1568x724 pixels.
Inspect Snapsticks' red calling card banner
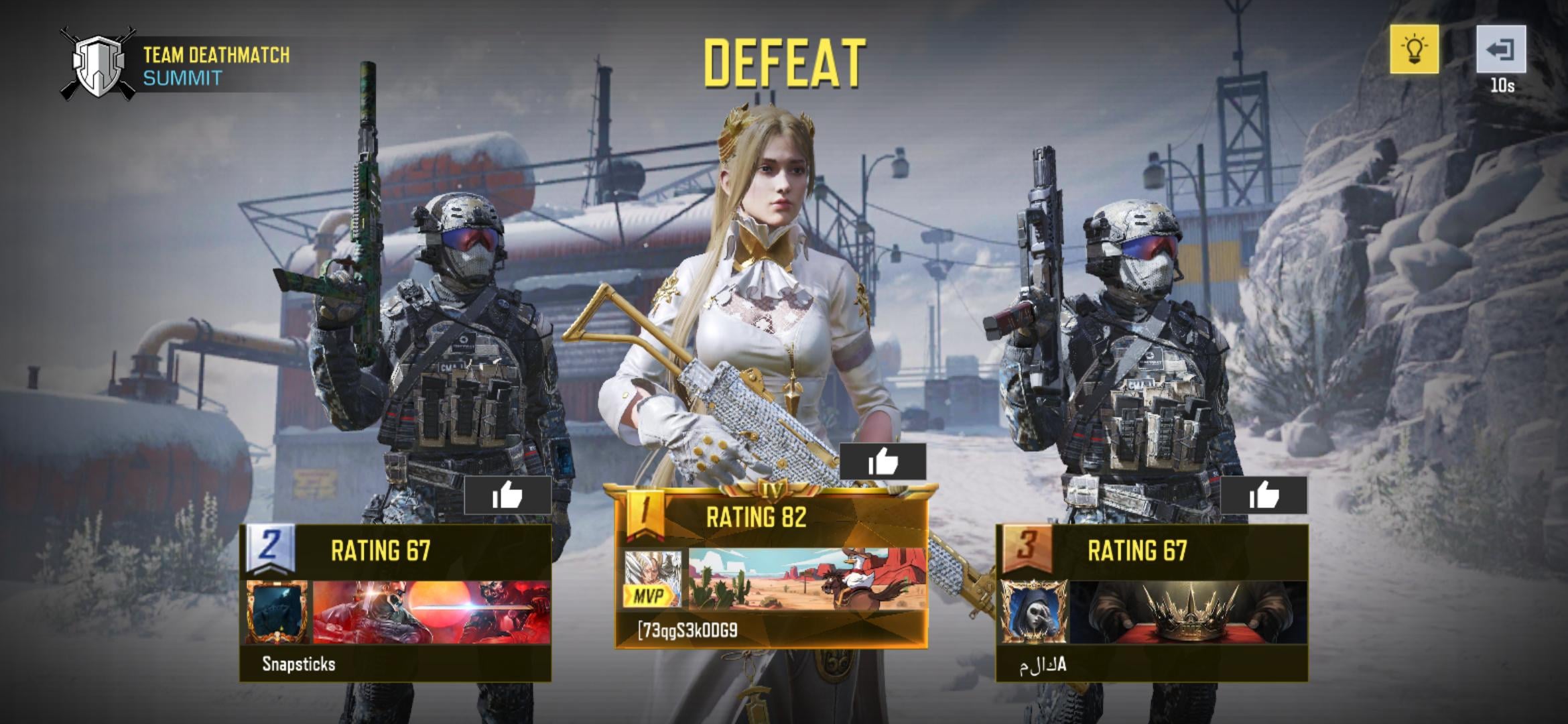point(432,613)
